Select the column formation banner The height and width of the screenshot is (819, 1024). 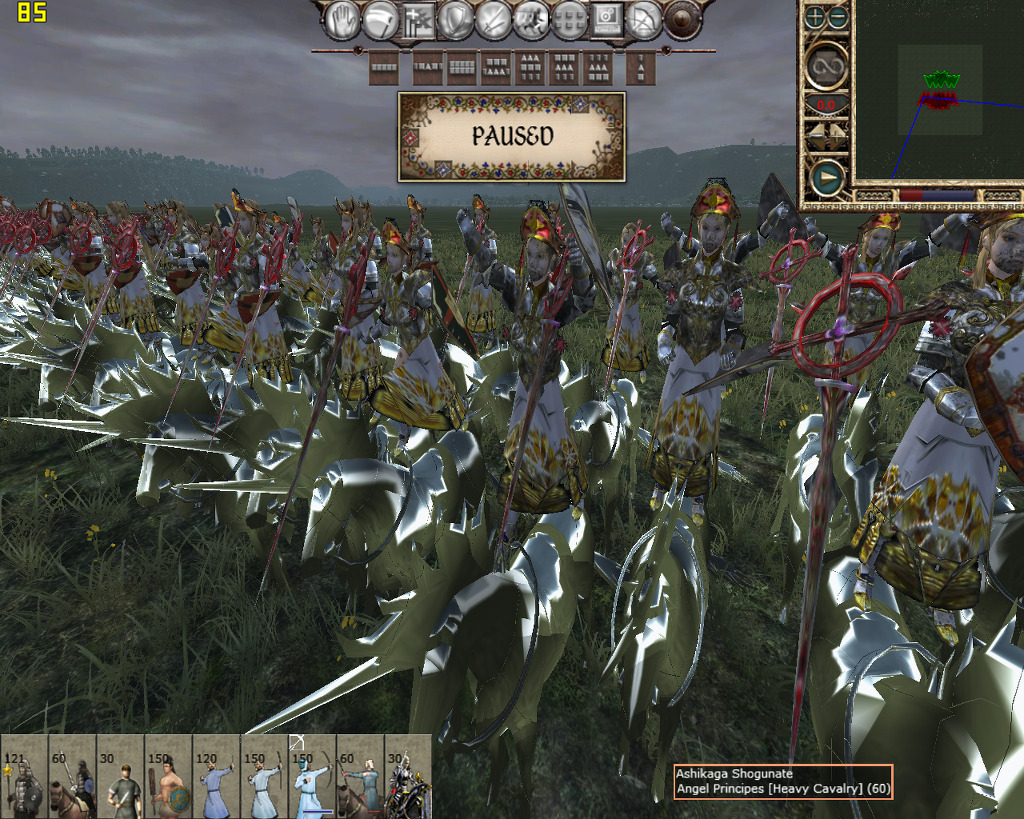point(640,68)
